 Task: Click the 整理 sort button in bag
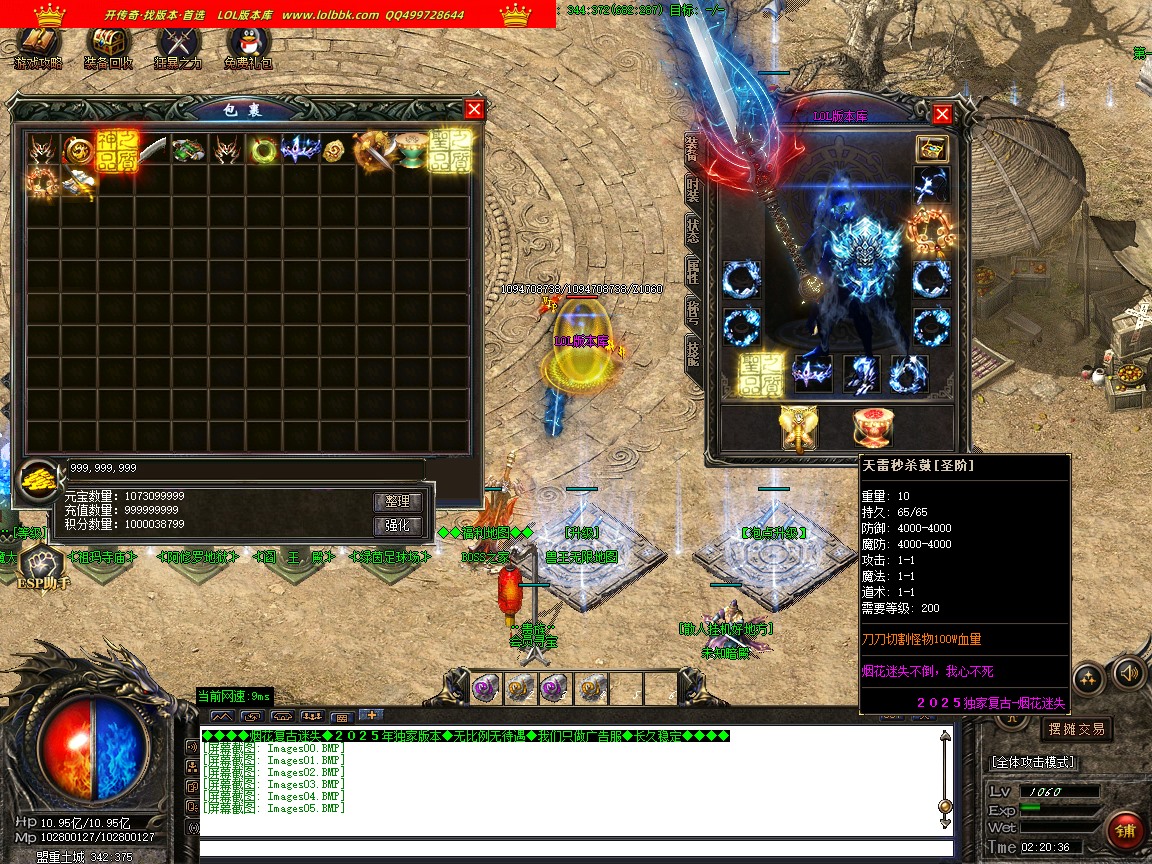[x=398, y=502]
